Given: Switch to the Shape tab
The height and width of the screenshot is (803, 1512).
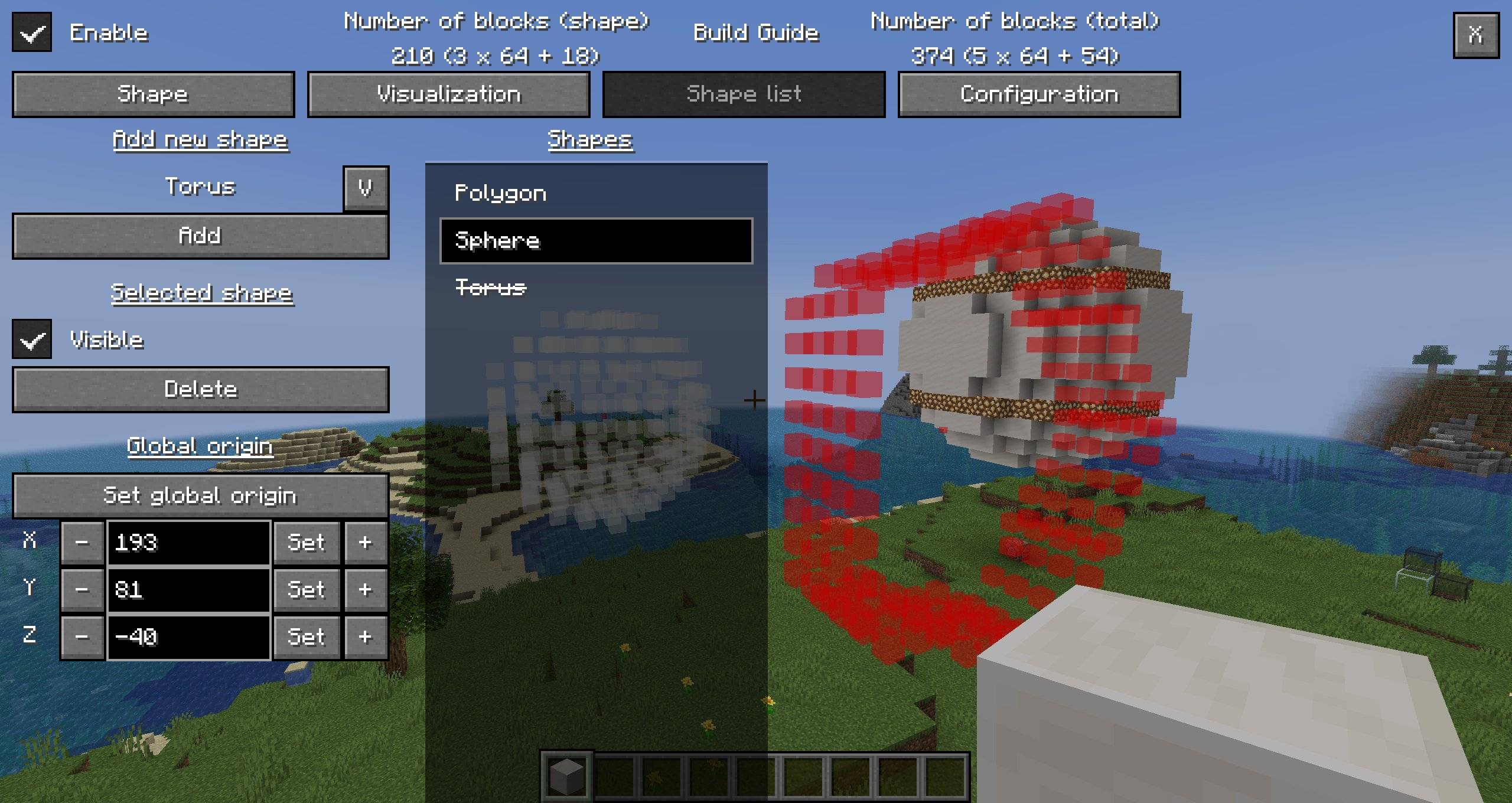Looking at the screenshot, I should (153, 94).
